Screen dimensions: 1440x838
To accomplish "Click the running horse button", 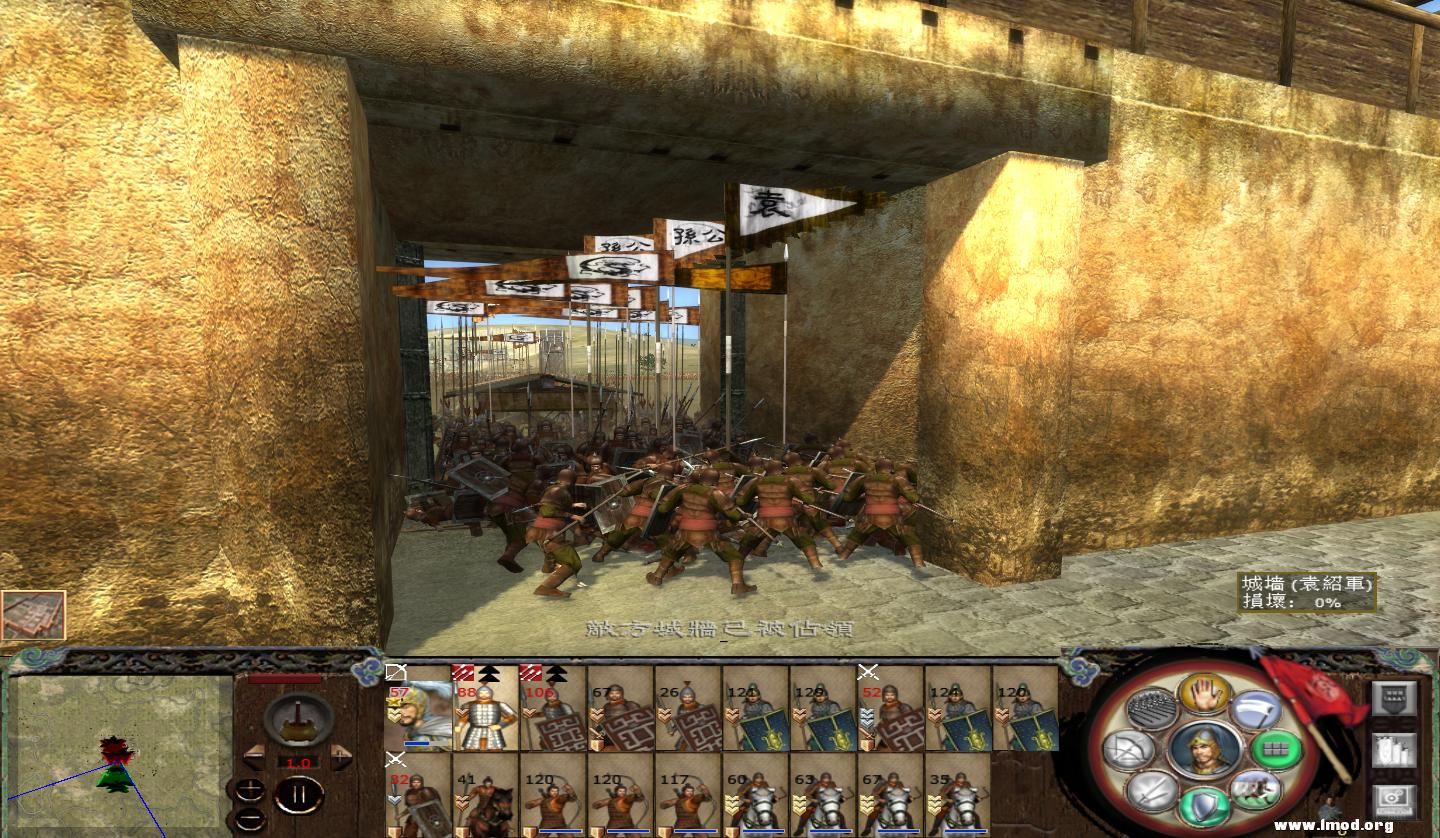I will (1255, 789).
